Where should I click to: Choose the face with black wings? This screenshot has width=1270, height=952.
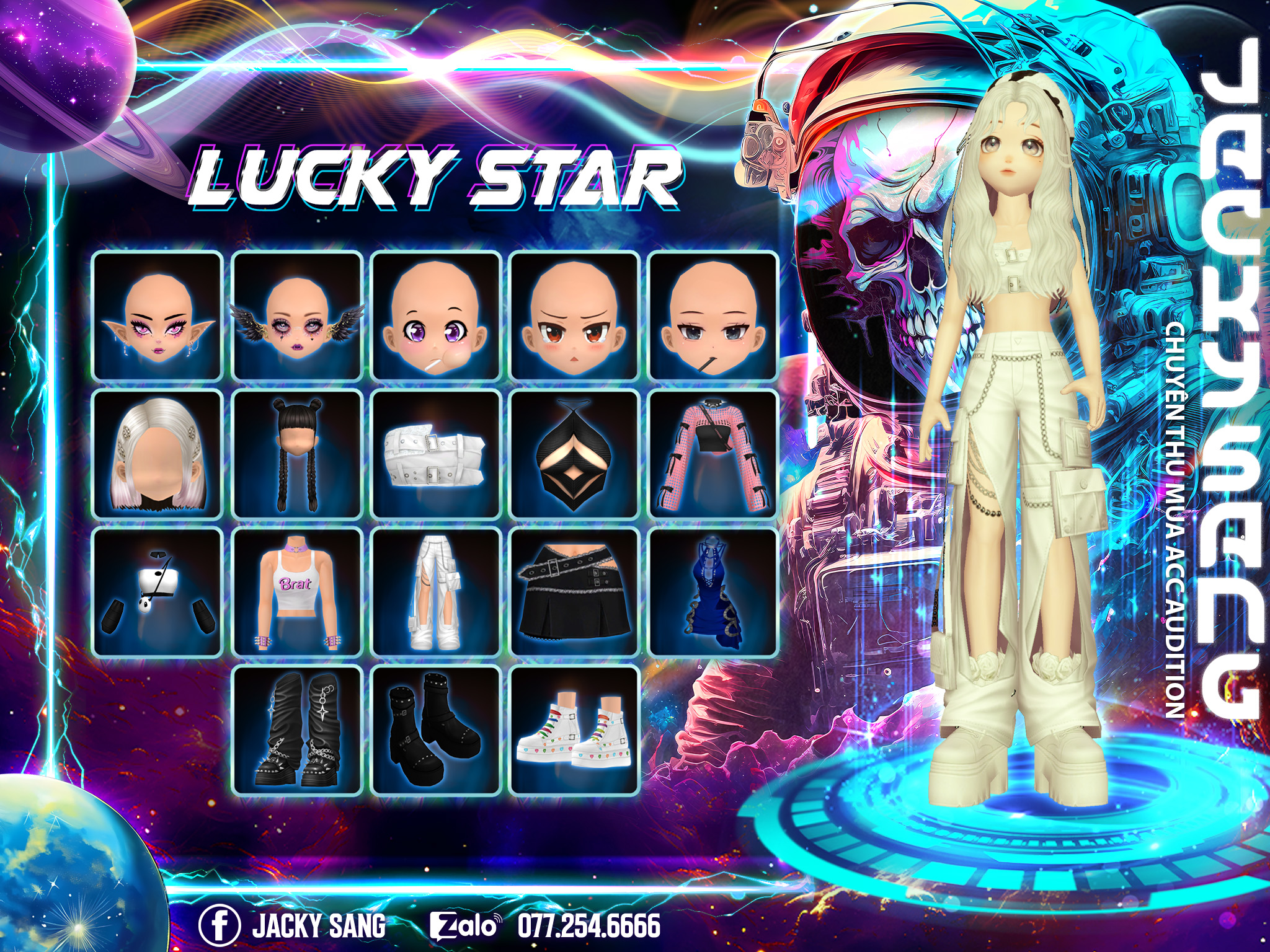297,316
